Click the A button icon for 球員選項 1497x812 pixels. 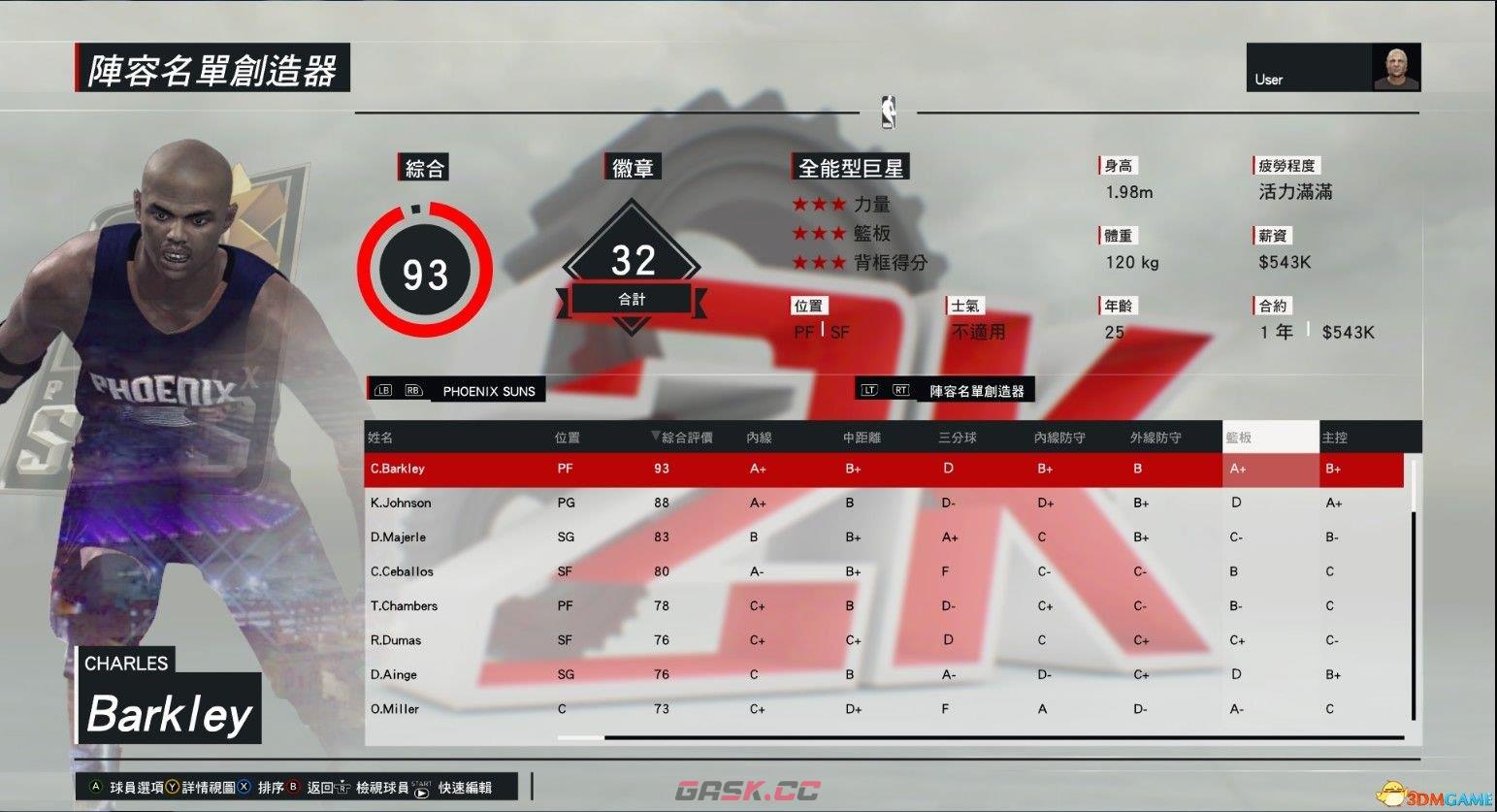(94, 788)
